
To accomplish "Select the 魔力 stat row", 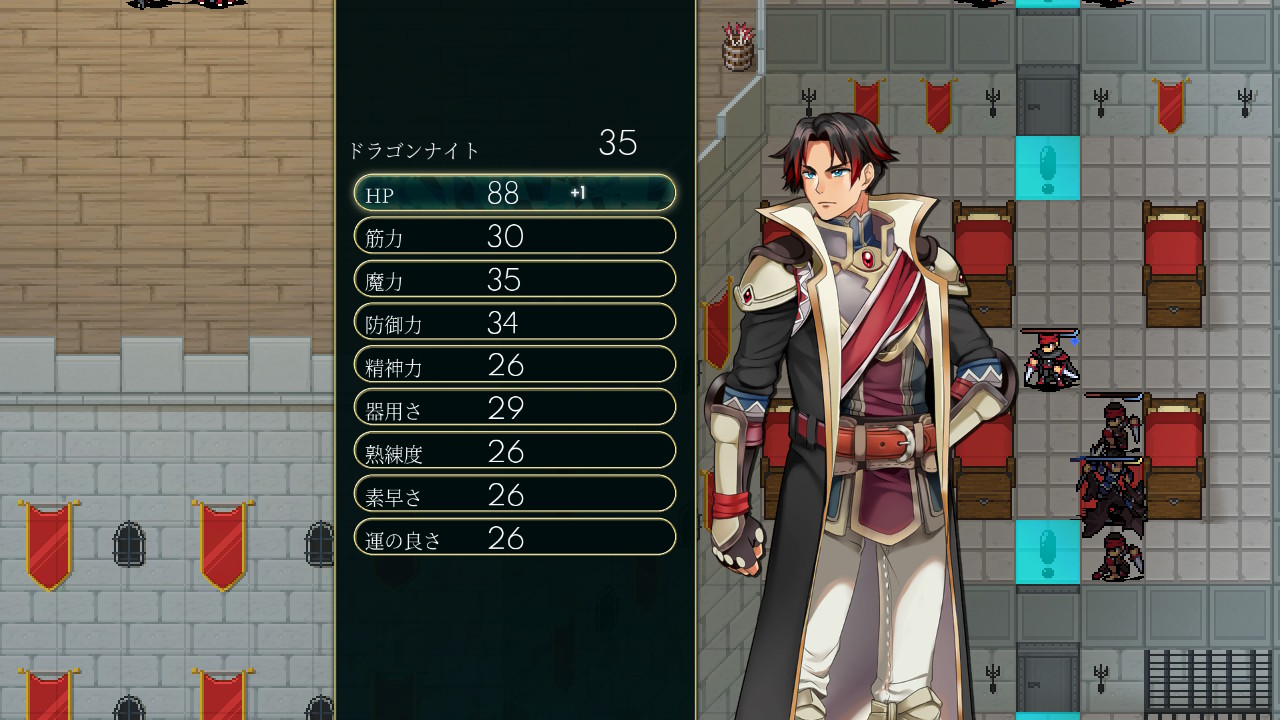I will [x=514, y=279].
